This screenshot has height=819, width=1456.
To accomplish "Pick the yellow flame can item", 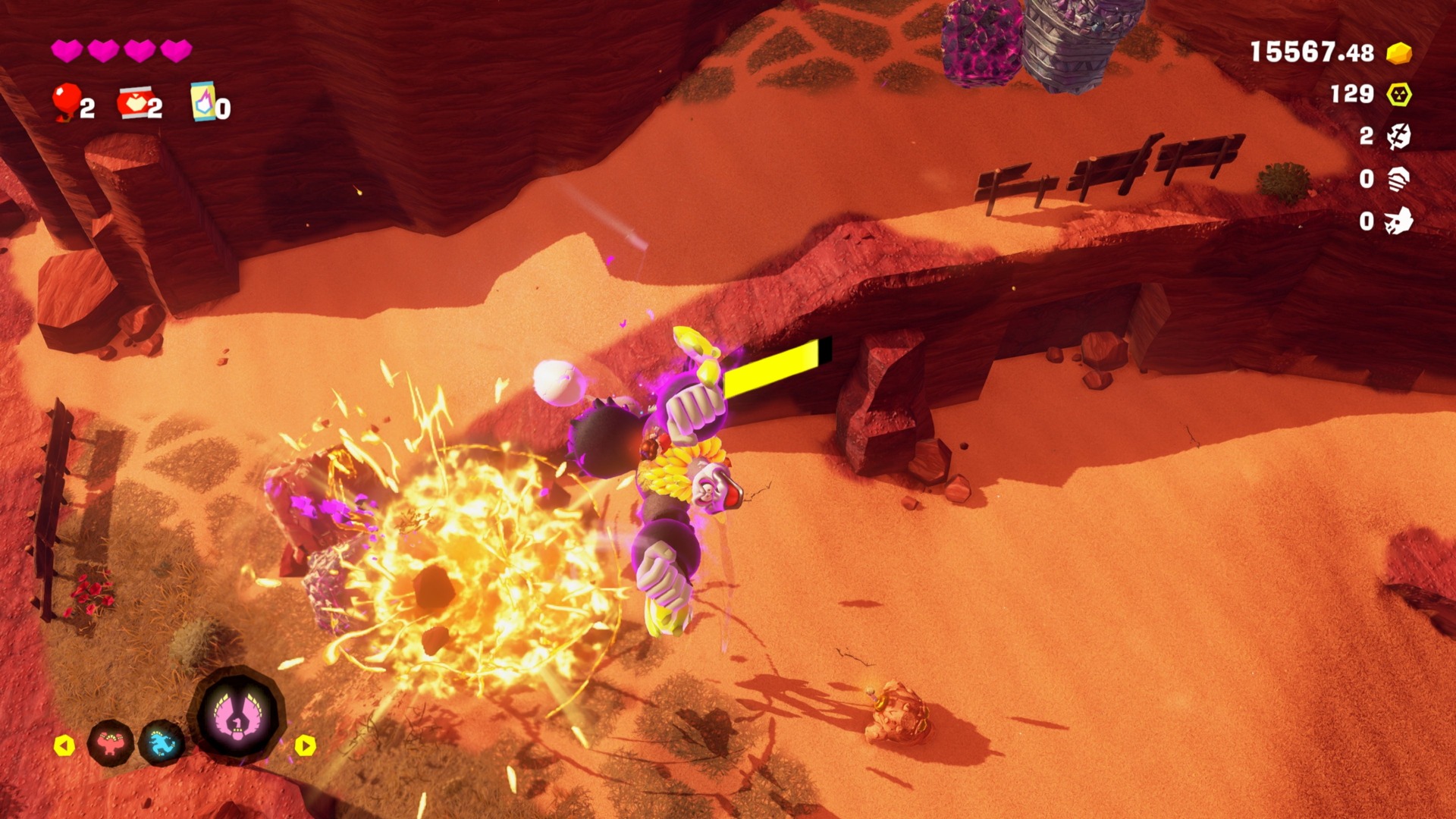I will point(202,102).
